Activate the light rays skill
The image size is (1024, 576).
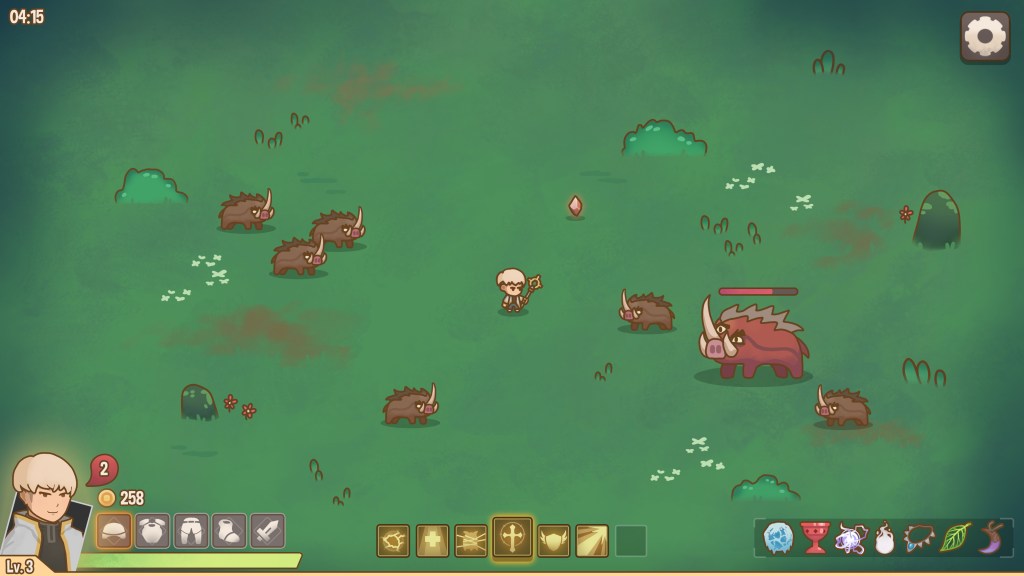592,541
